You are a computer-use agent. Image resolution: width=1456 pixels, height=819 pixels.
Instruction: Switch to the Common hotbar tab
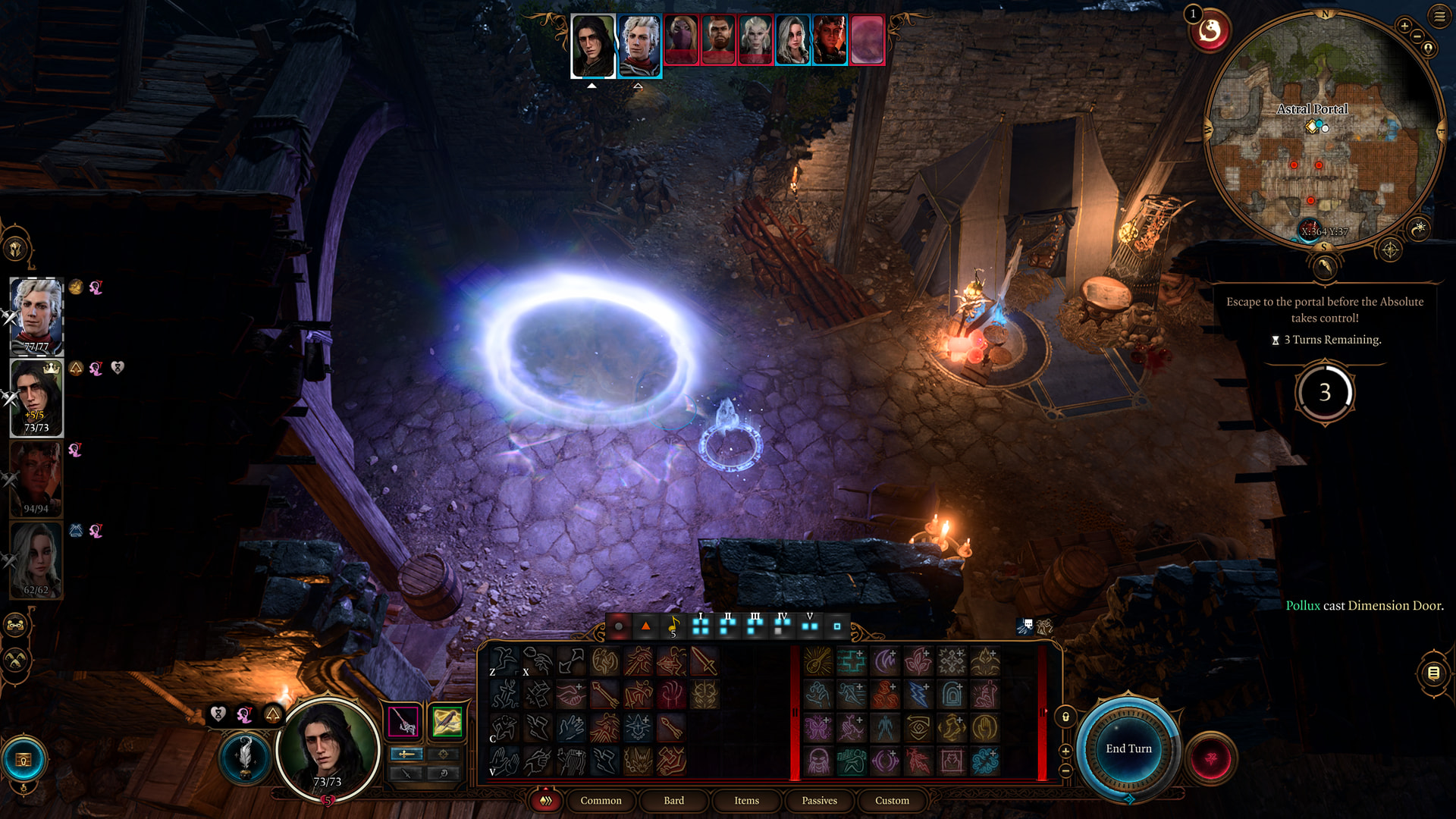click(x=601, y=801)
